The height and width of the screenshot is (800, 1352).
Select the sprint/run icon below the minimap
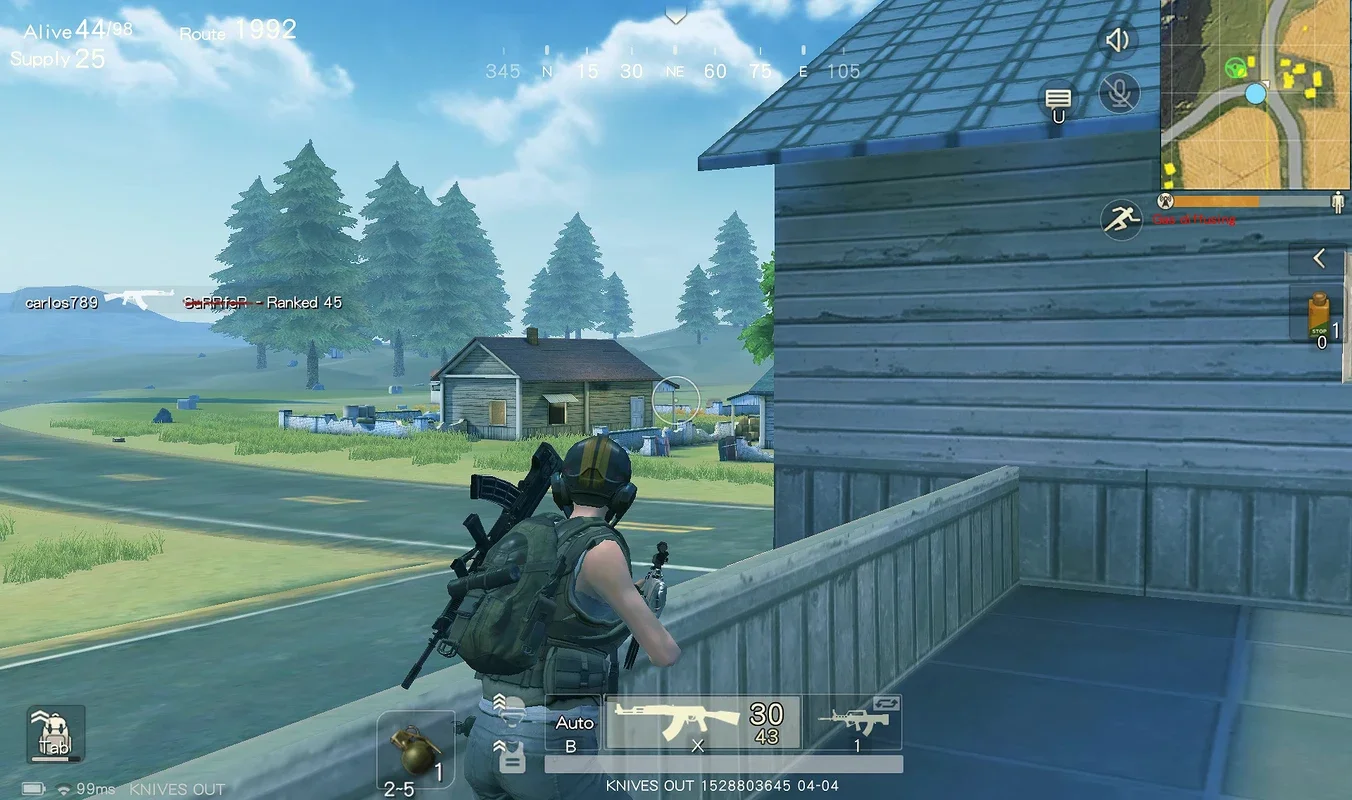click(1121, 220)
